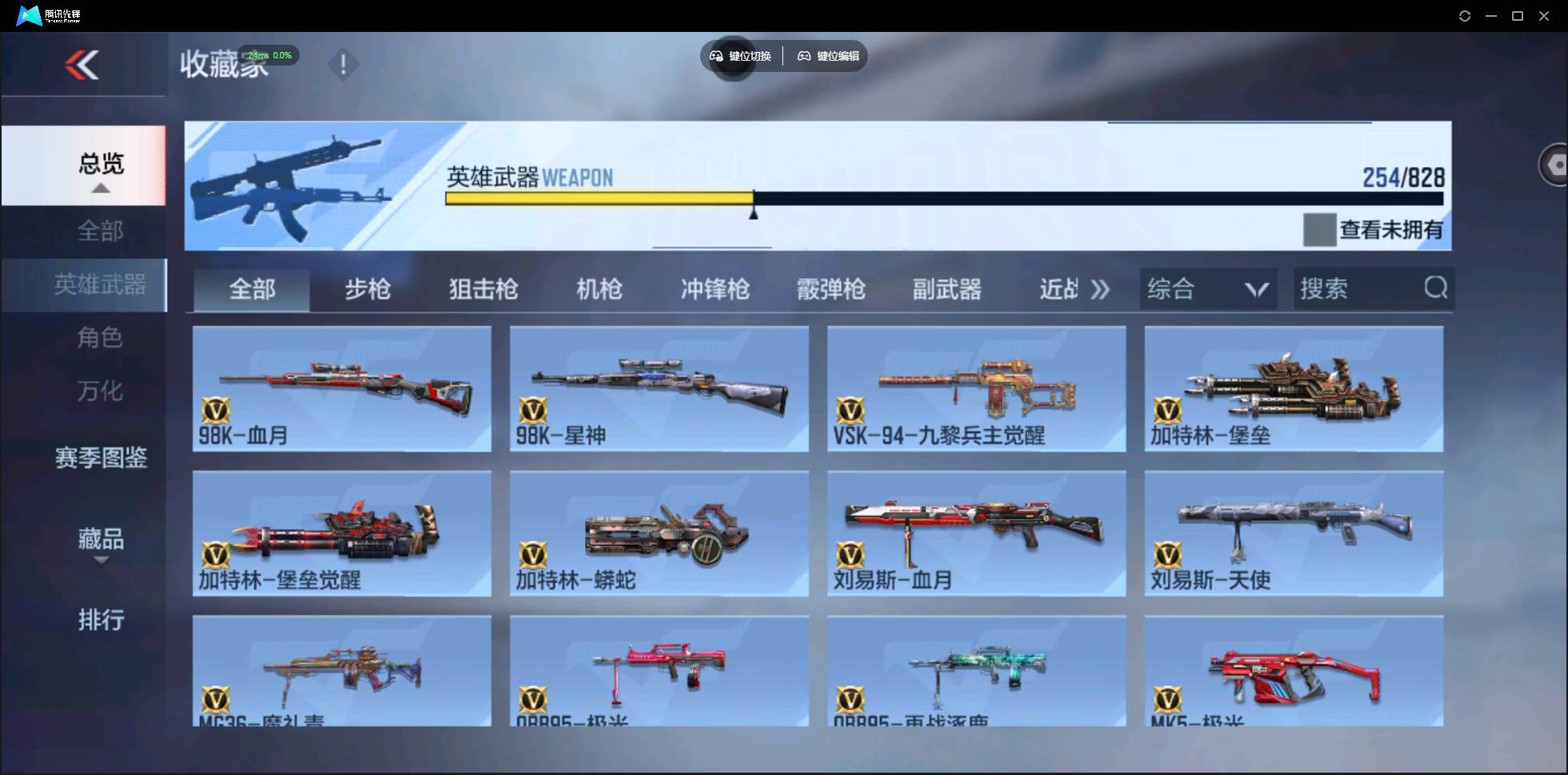Collapse the 总览 section arrow
This screenshot has height=775, width=1568.
point(99,187)
